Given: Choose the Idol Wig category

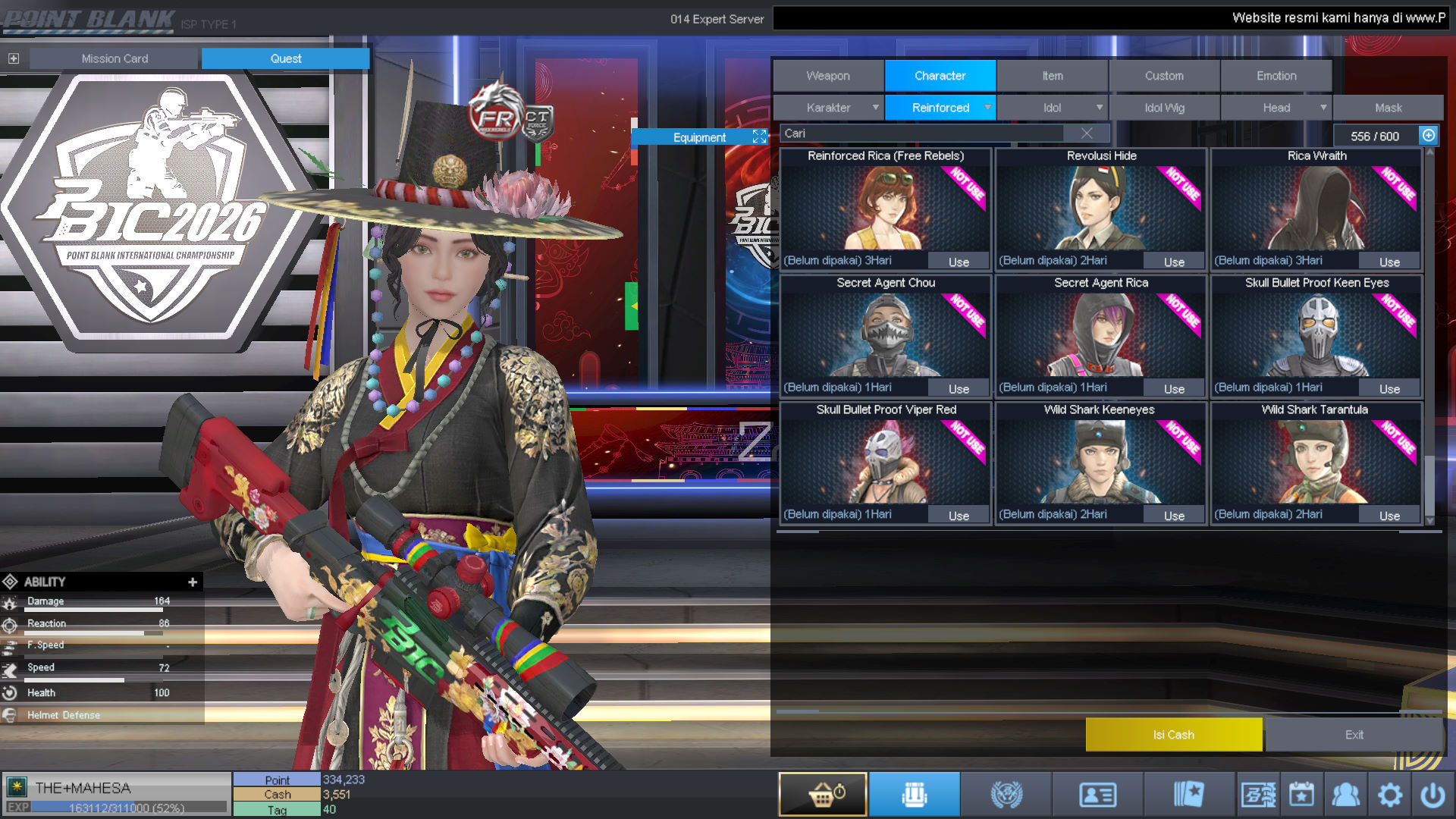Looking at the screenshot, I should tap(1164, 108).
